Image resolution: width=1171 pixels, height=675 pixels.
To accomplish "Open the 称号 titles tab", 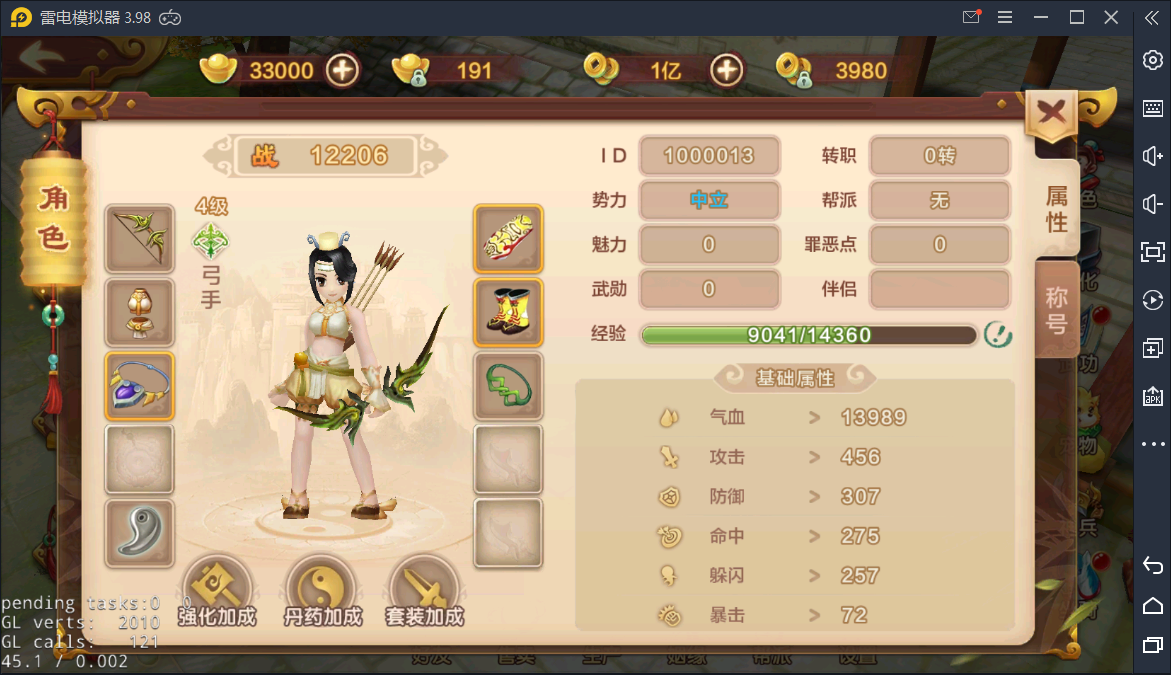I will click(x=1057, y=309).
